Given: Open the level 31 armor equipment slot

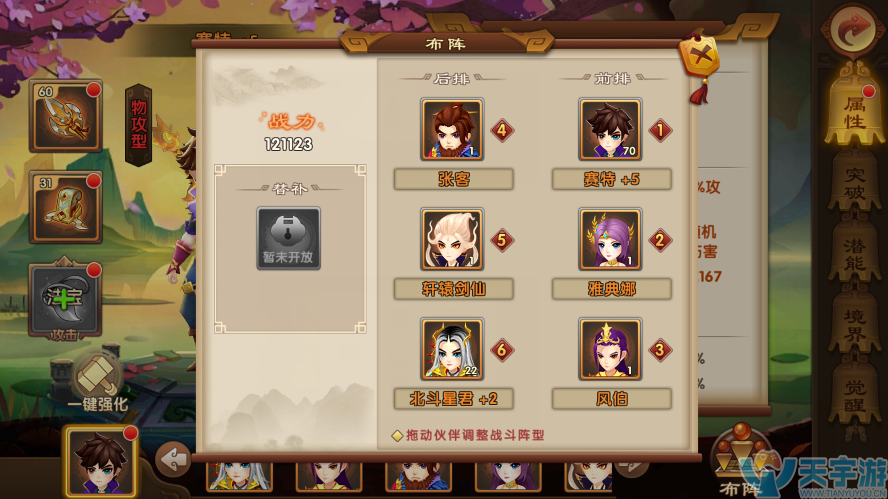Looking at the screenshot, I should pos(65,207).
